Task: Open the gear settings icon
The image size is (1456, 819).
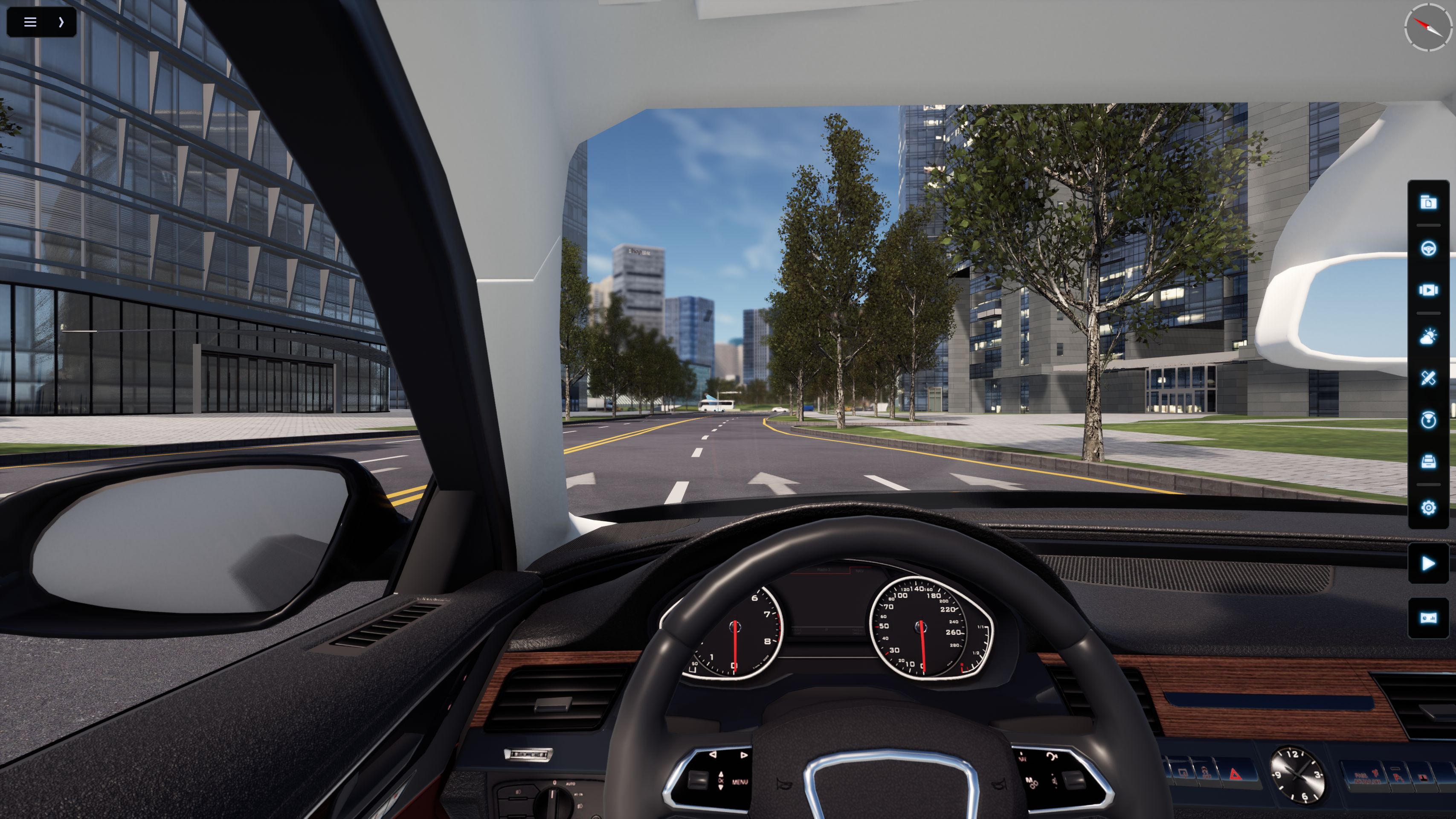Action: 1428,508
